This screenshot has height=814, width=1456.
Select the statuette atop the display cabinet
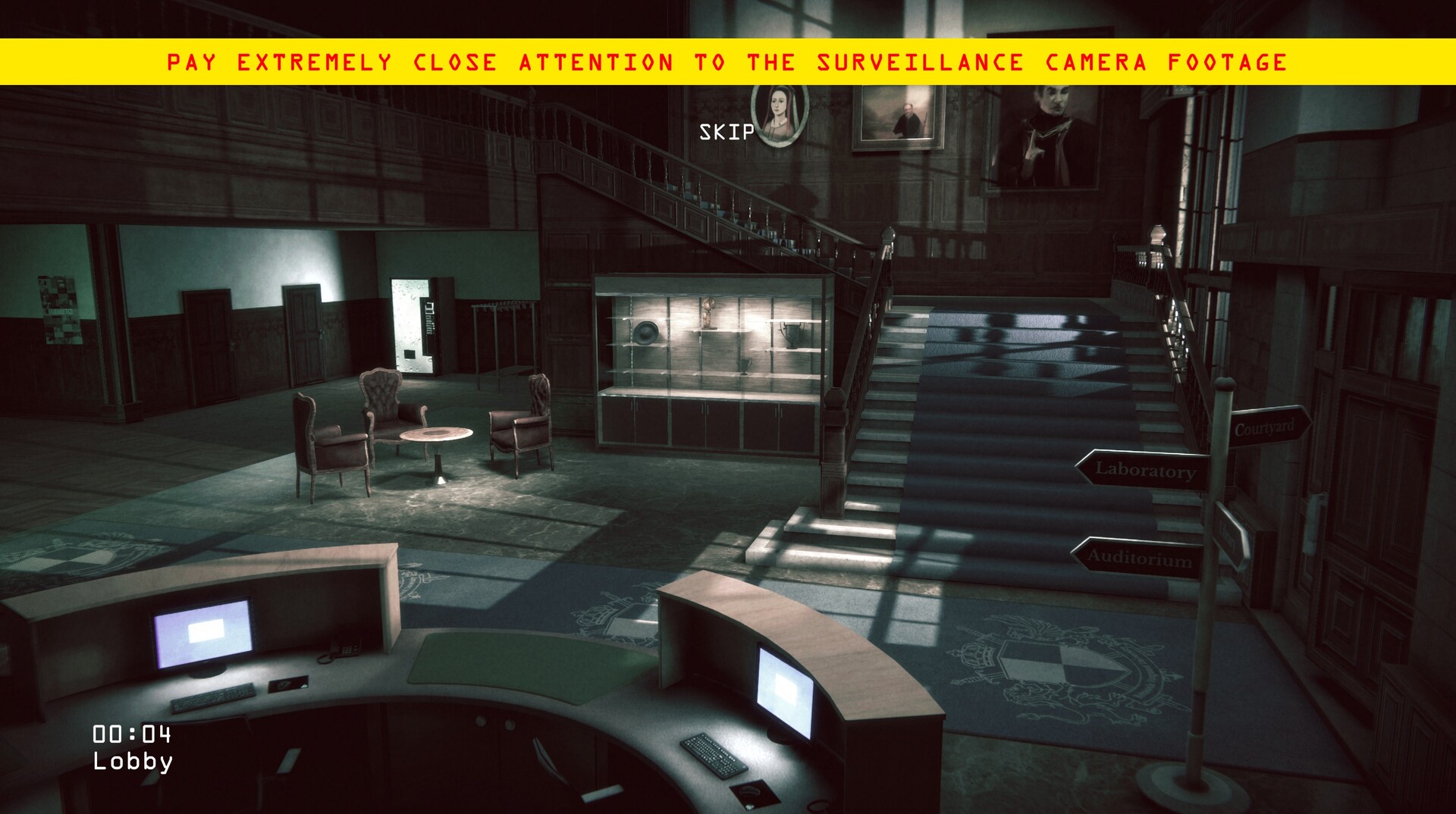coord(708,312)
